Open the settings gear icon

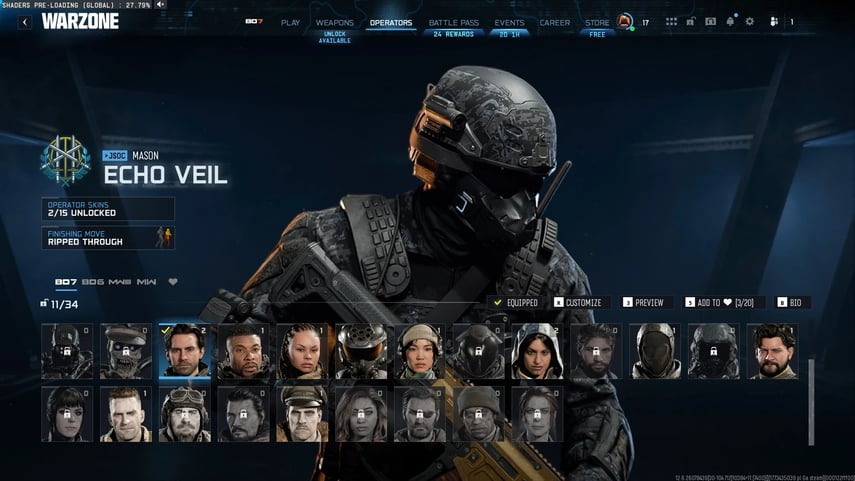click(750, 21)
